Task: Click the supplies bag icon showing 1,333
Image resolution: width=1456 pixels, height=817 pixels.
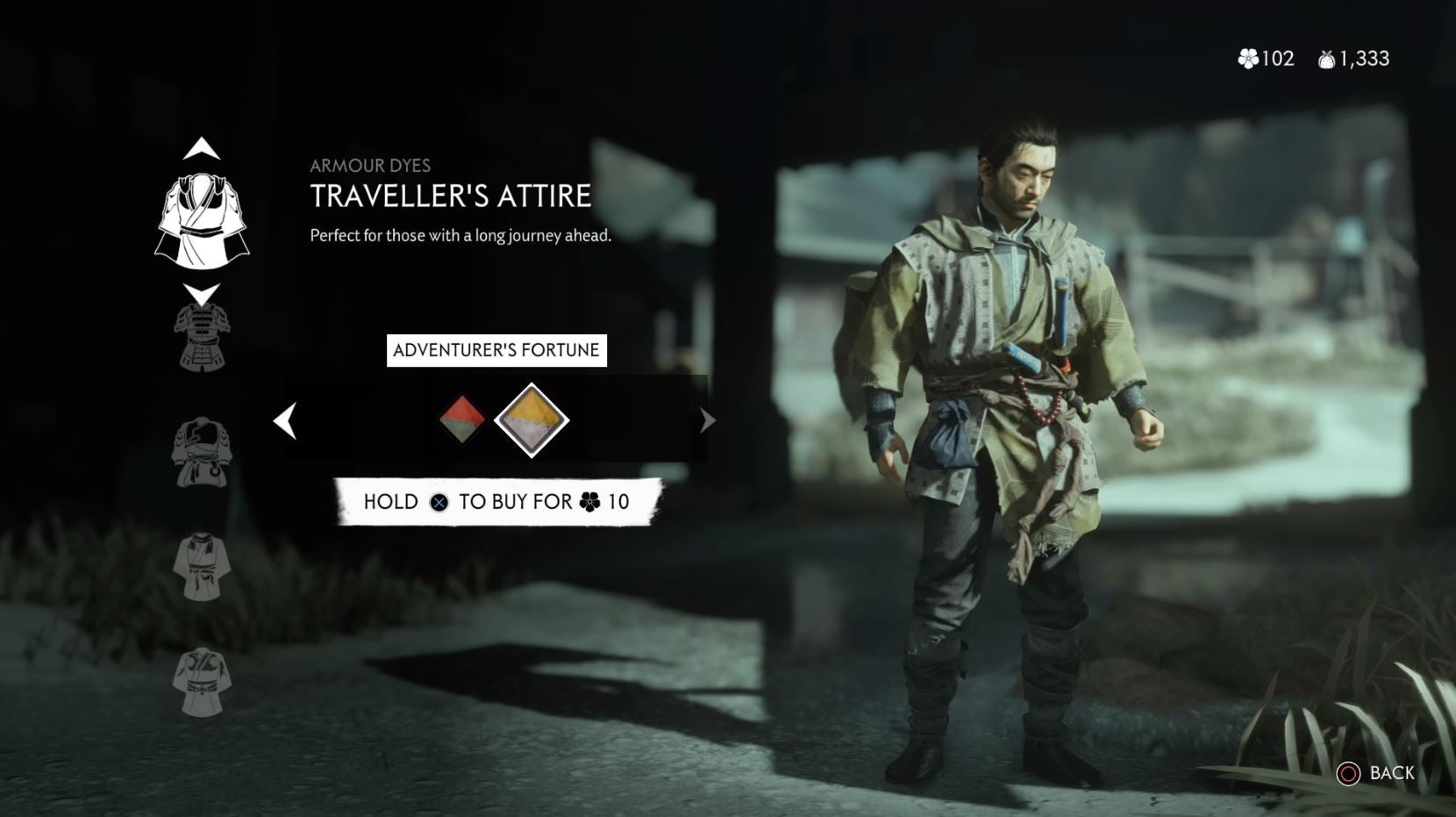Action: (1326, 59)
